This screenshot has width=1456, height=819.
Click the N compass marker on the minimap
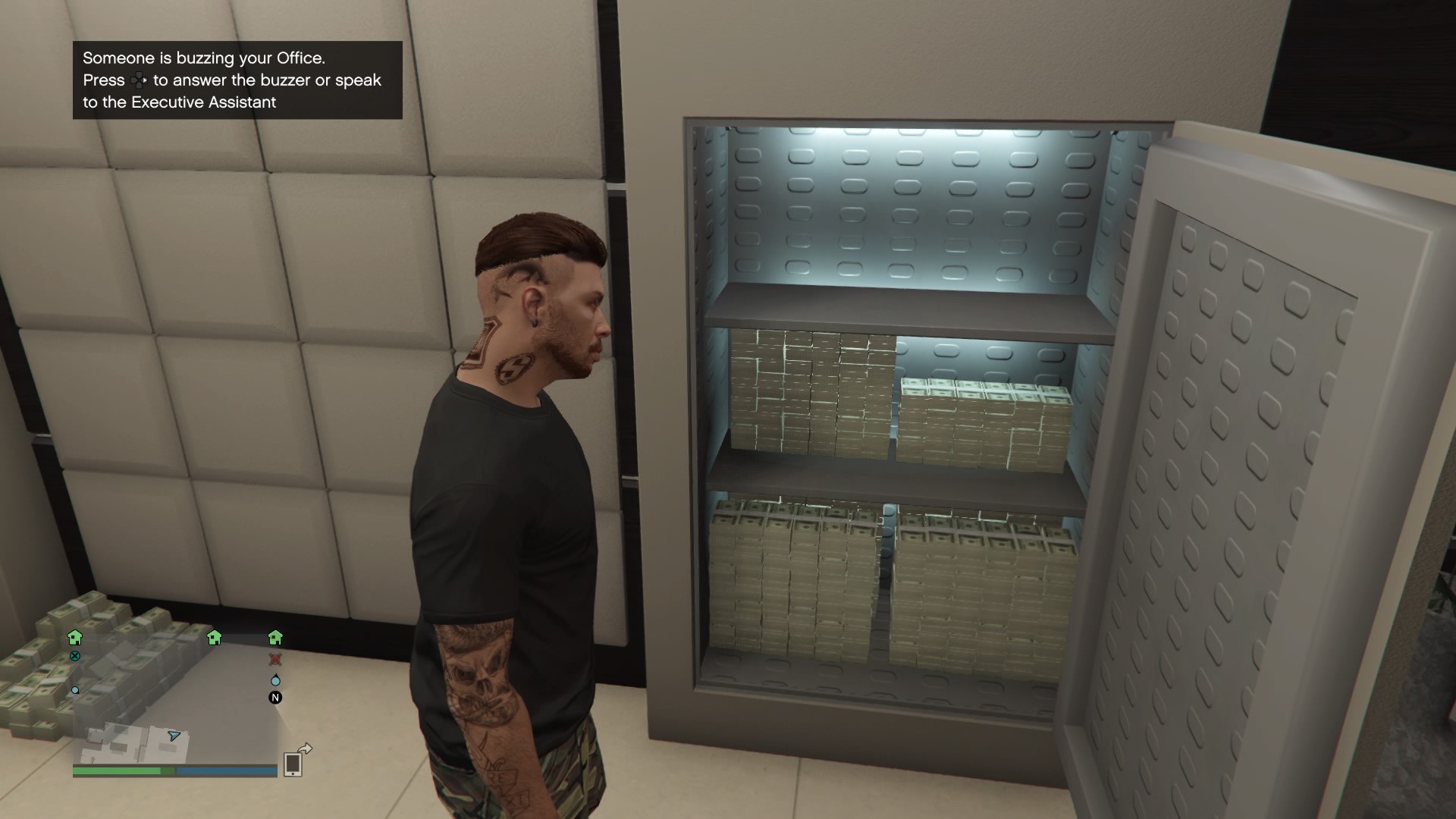[x=275, y=698]
